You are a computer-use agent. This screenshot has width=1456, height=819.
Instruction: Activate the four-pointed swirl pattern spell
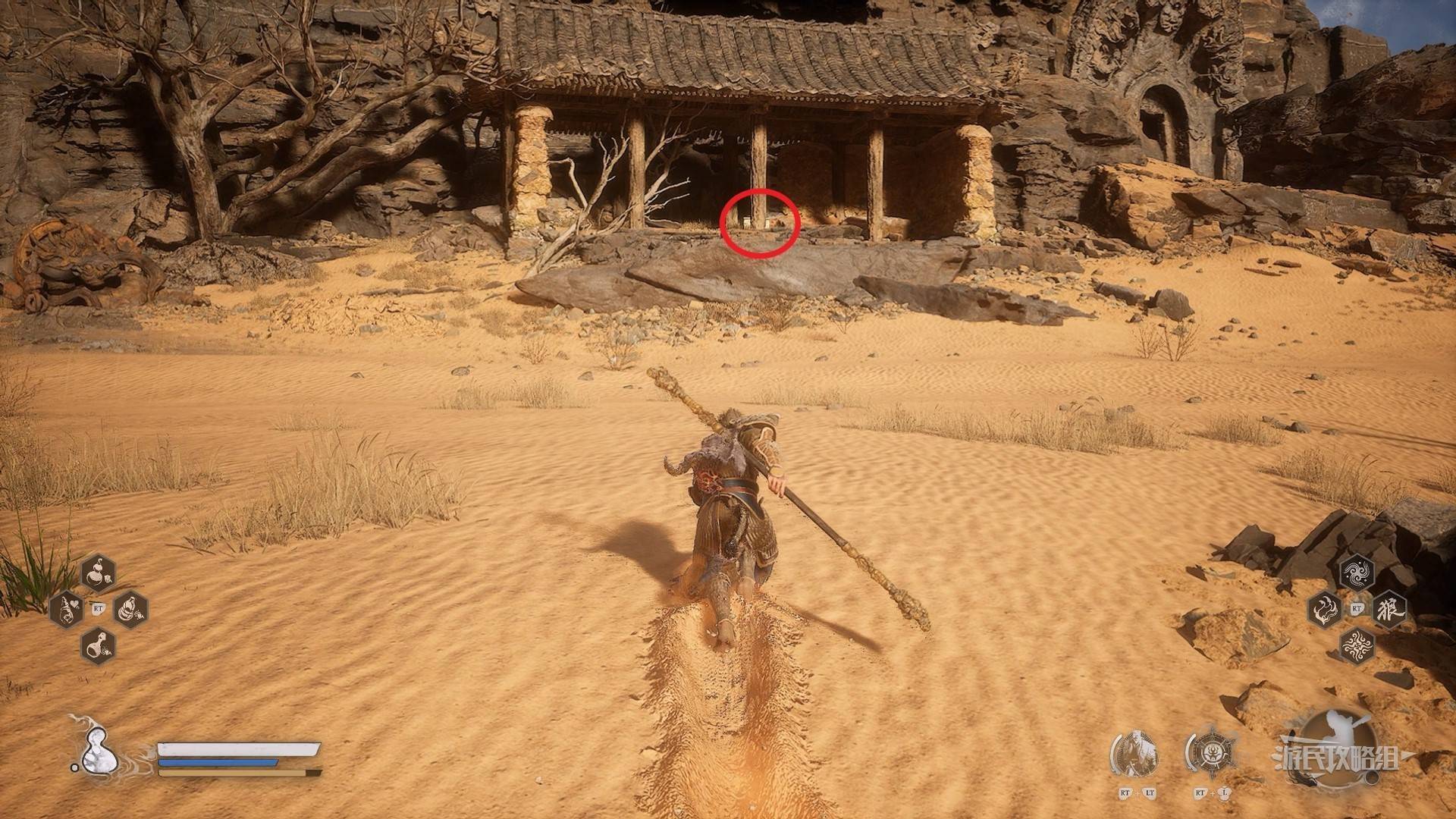coord(1357,645)
